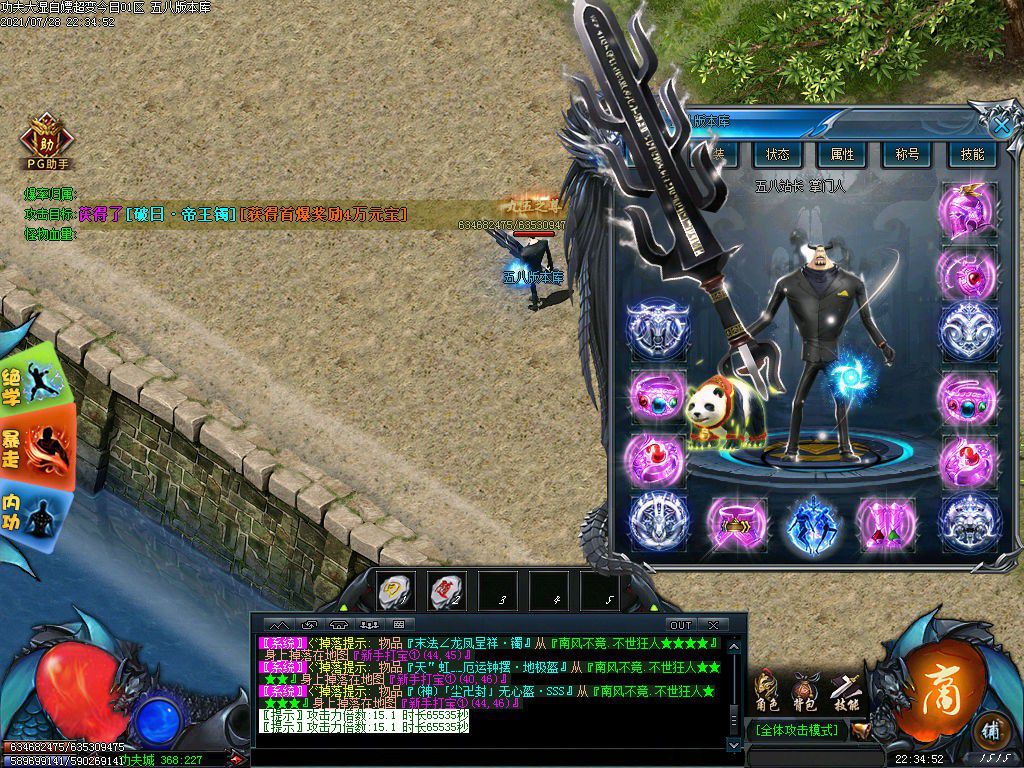This screenshot has width=1024, height=768.
Task: Select the winged helmet equipment slot
Action: point(967,210)
